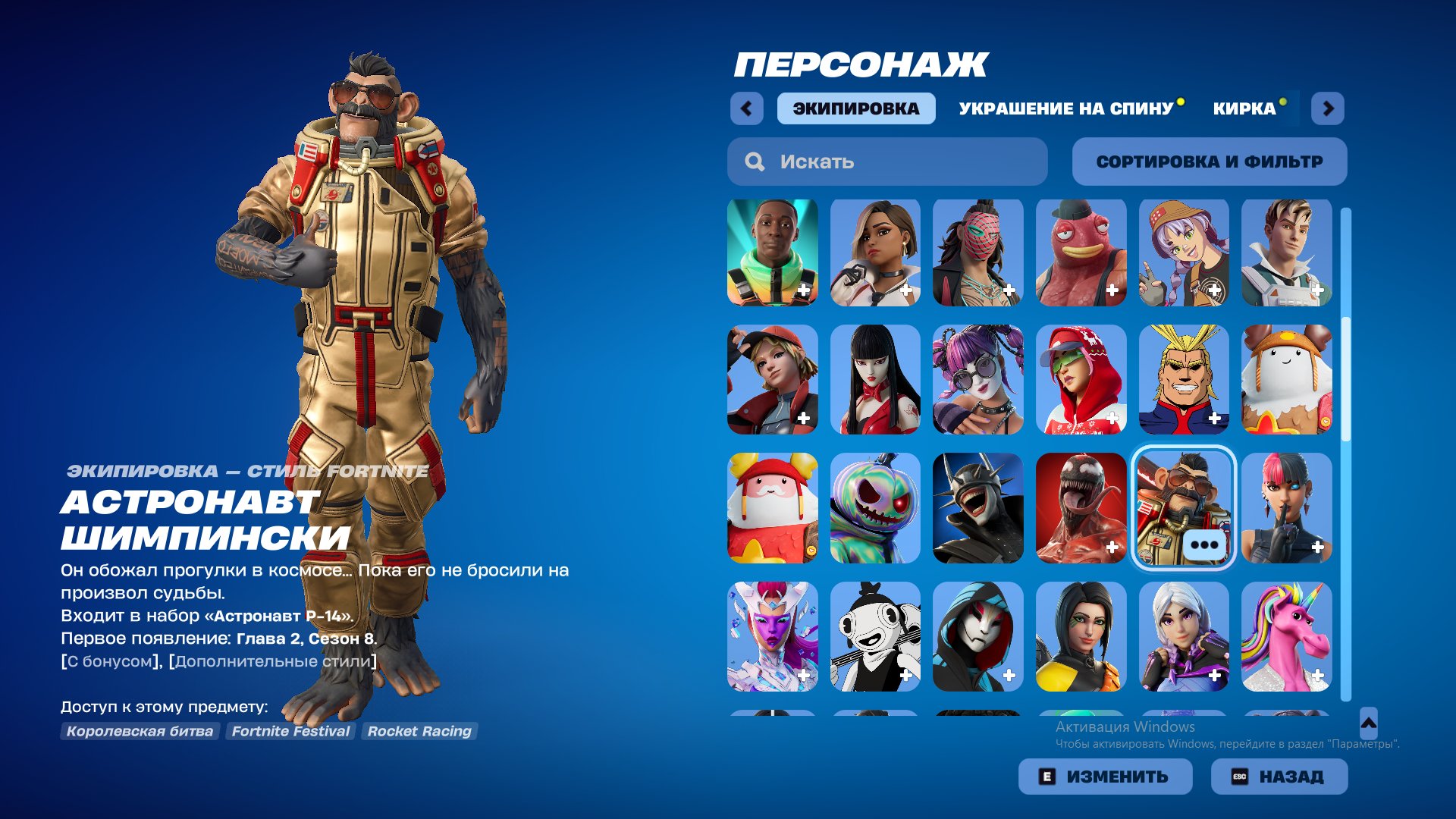This screenshot has height=819, width=1456.
Task: Select the Экипировка tab
Action: pyautogui.click(x=855, y=108)
